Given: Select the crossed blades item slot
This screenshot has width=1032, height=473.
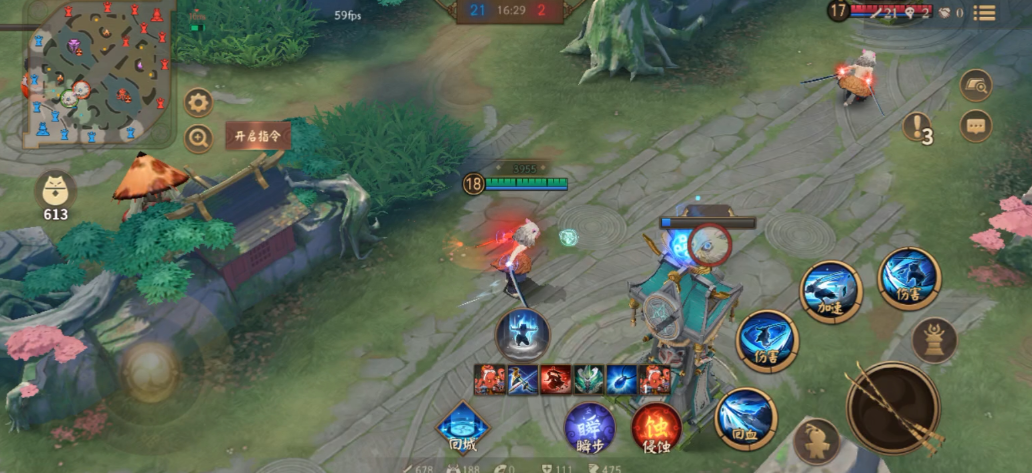Looking at the screenshot, I should click(x=523, y=380).
